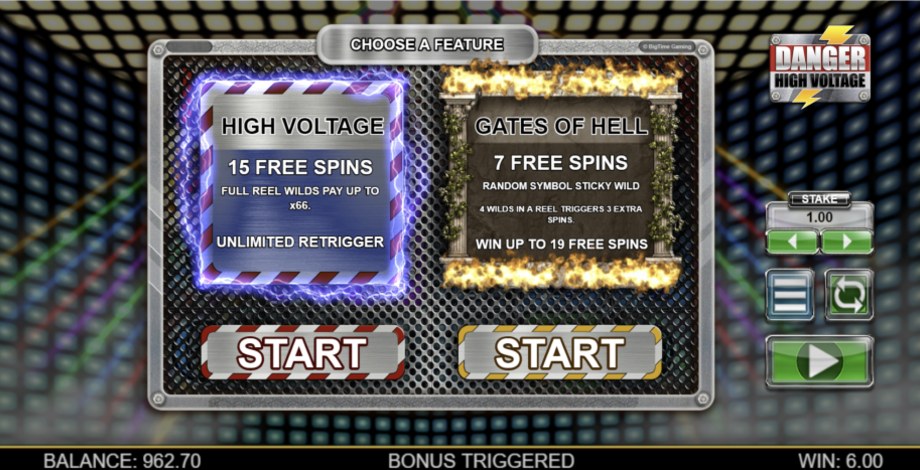
Task: Hit the green spin play button
Action: pyautogui.click(x=819, y=361)
